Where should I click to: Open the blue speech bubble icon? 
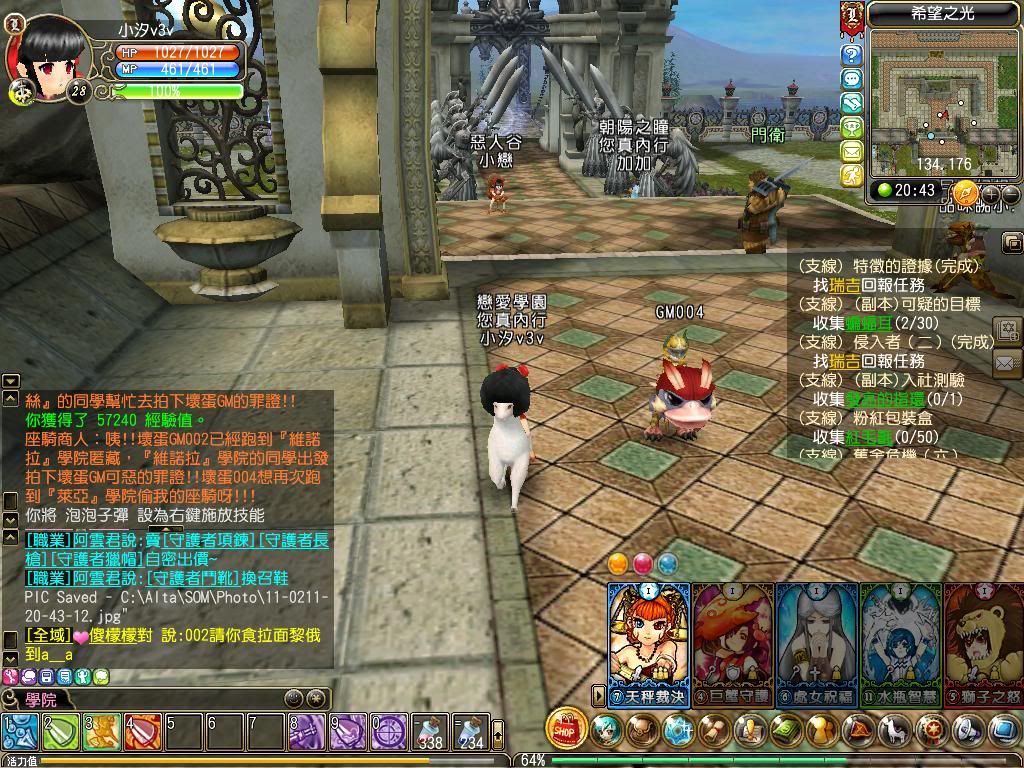pos(851,79)
